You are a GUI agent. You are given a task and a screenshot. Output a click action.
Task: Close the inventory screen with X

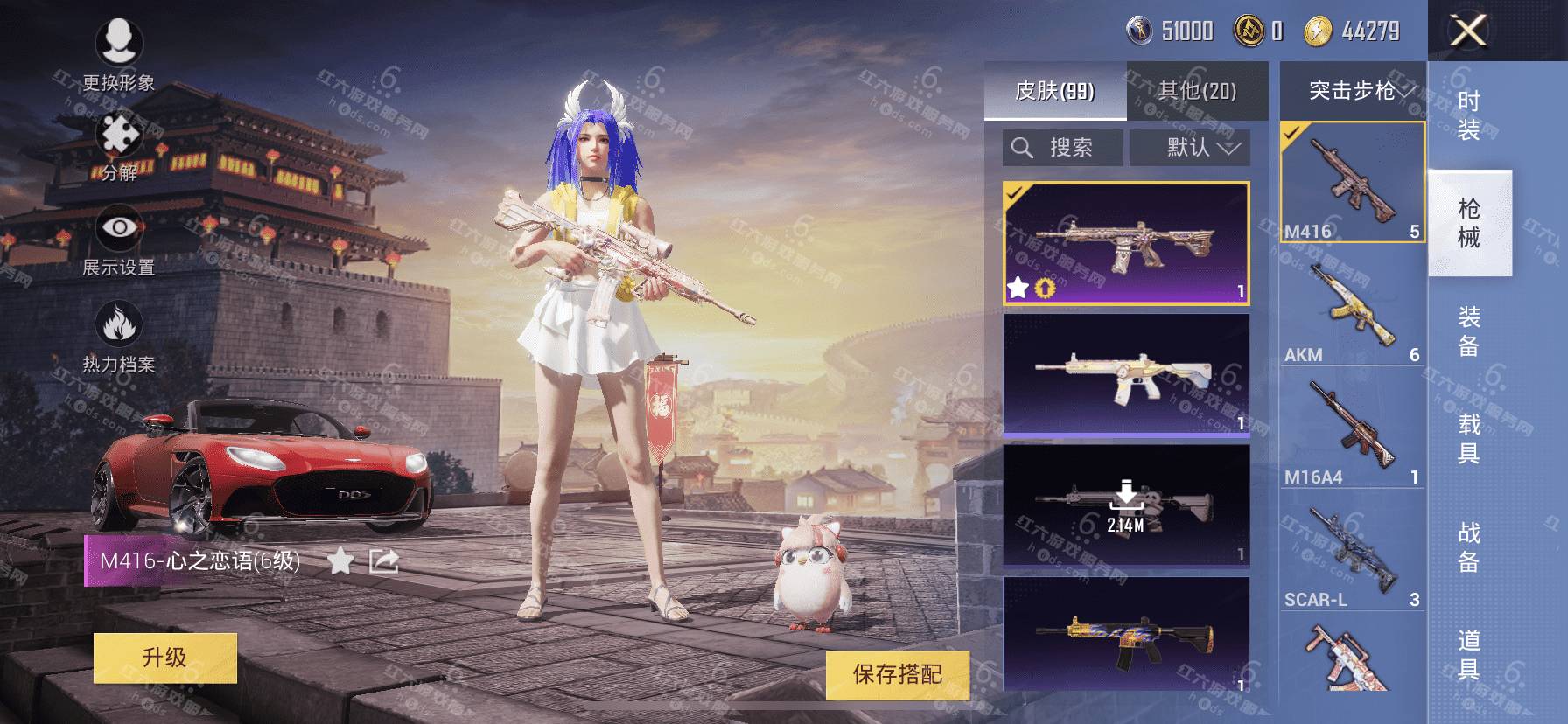(x=1467, y=31)
